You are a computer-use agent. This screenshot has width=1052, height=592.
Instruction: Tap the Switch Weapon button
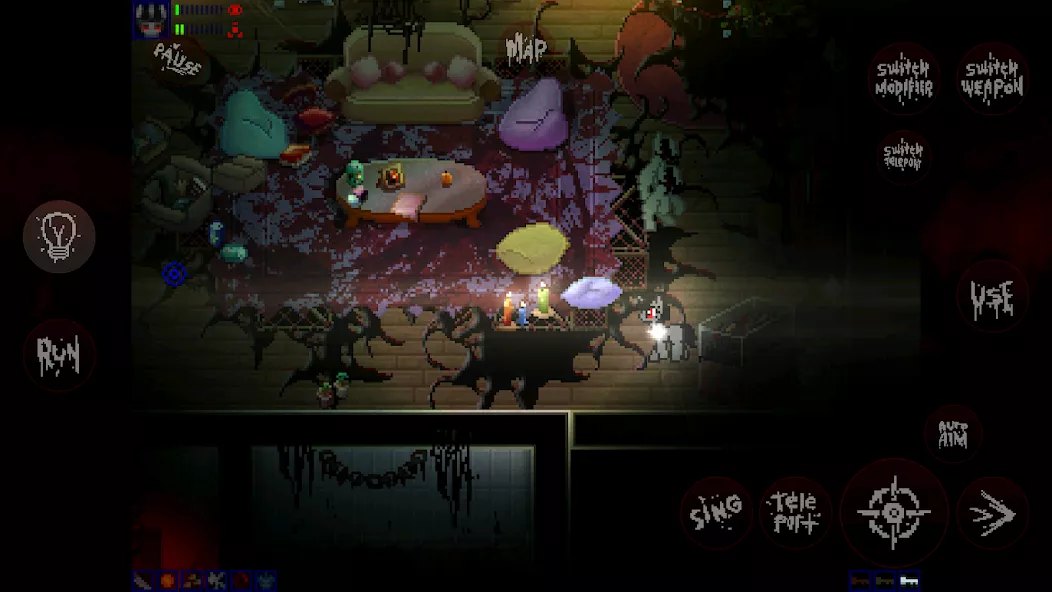992,79
